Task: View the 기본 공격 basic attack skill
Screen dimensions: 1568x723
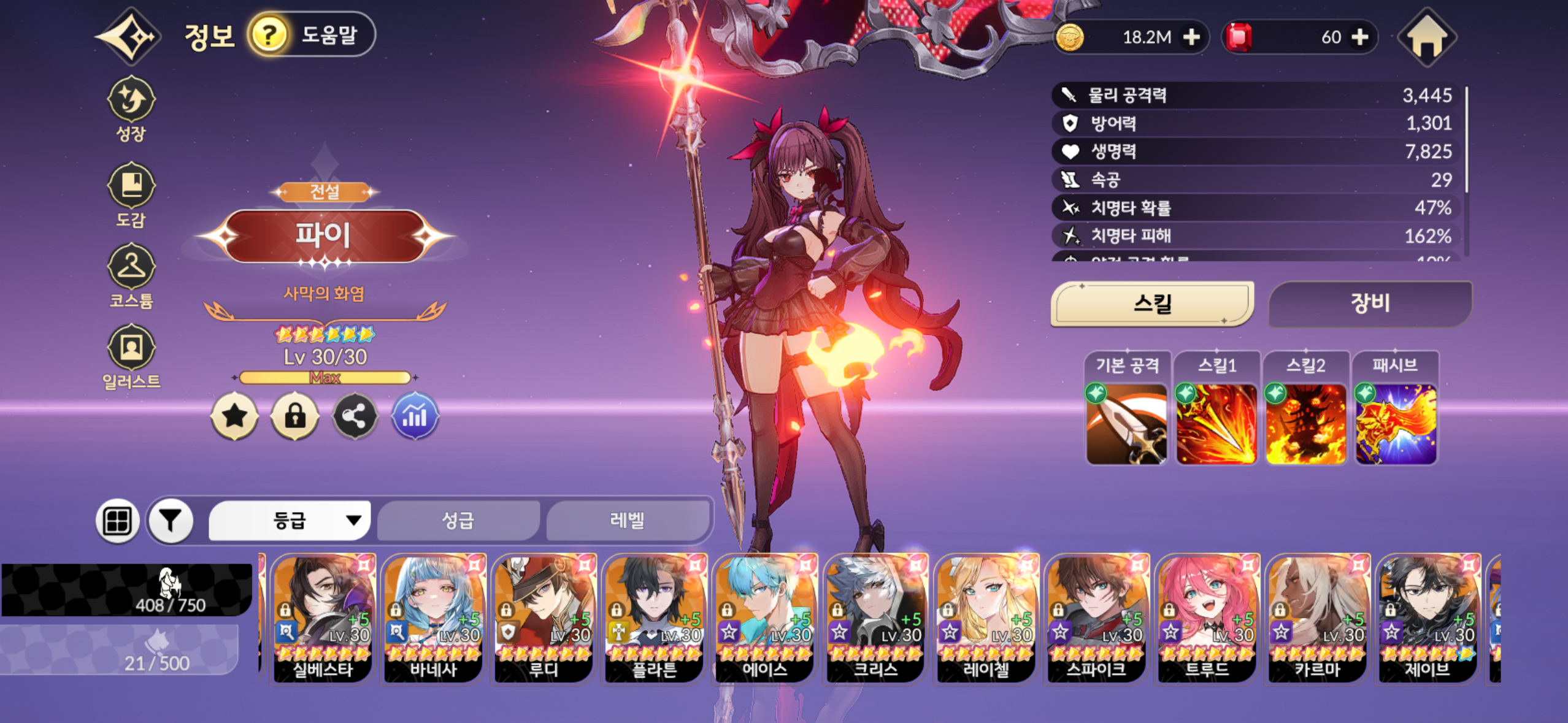Action: click(1126, 423)
